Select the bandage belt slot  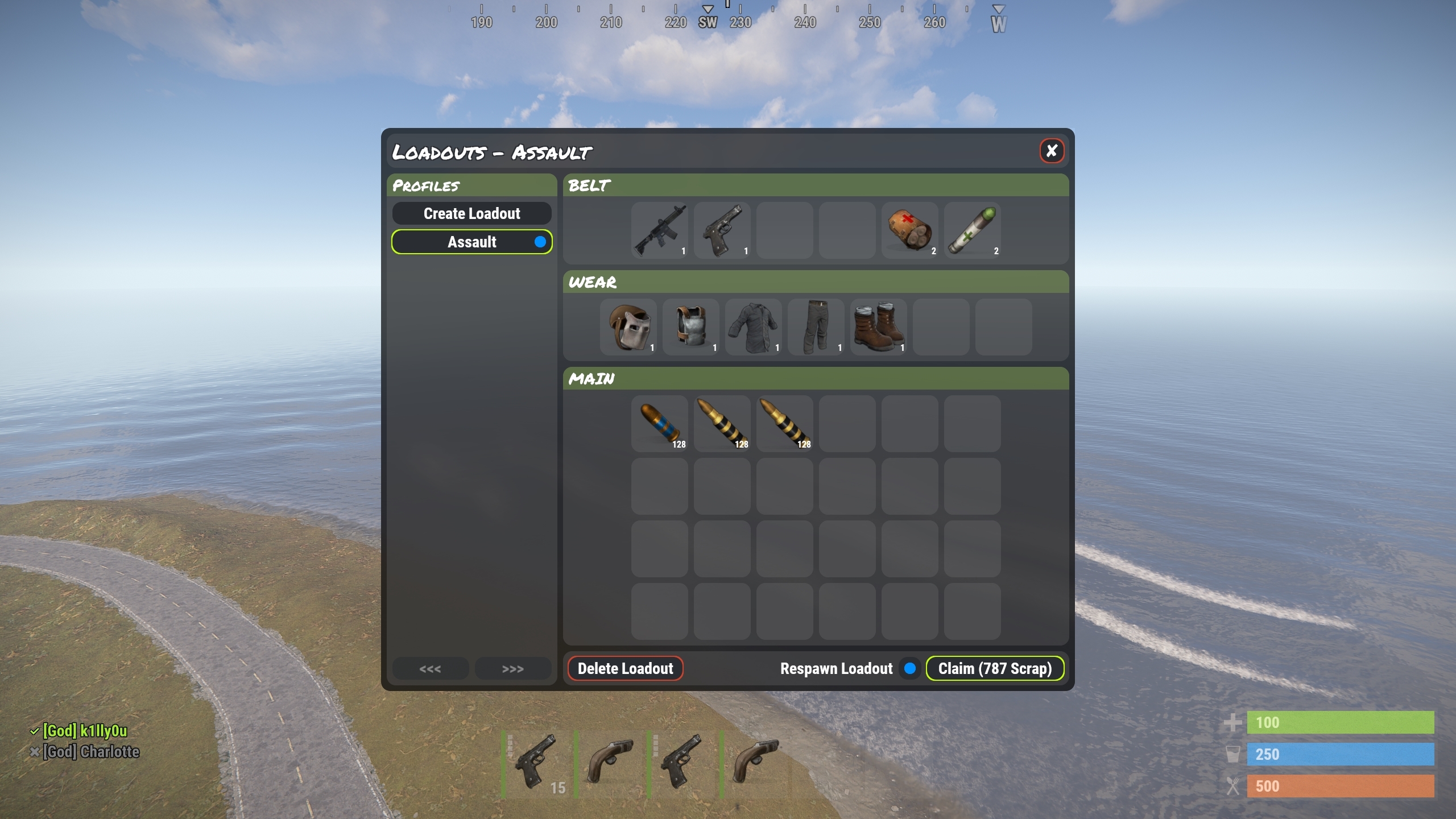click(909, 230)
